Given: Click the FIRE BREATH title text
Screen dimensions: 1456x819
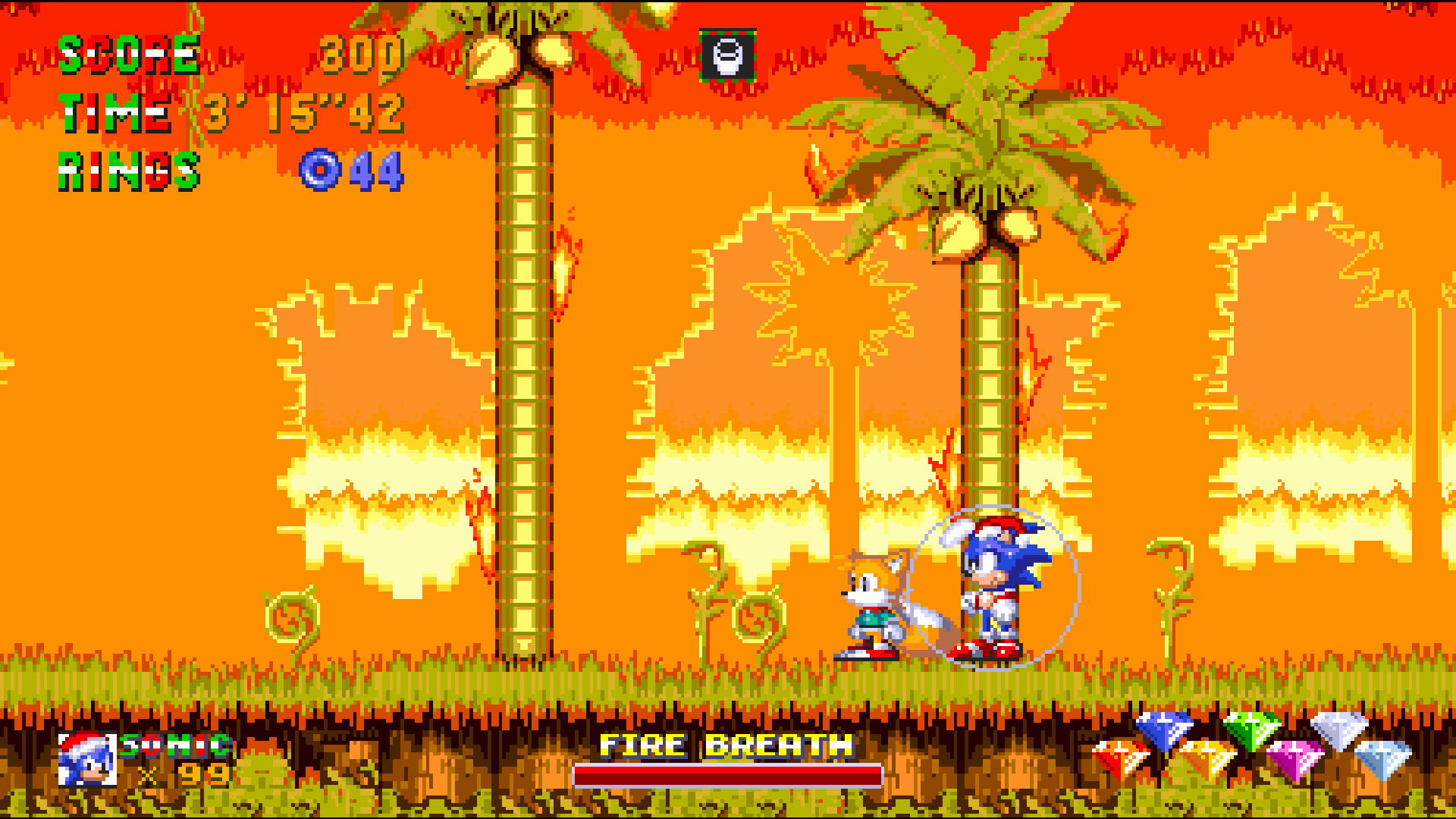Looking at the screenshot, I should [x=724, y=745].
